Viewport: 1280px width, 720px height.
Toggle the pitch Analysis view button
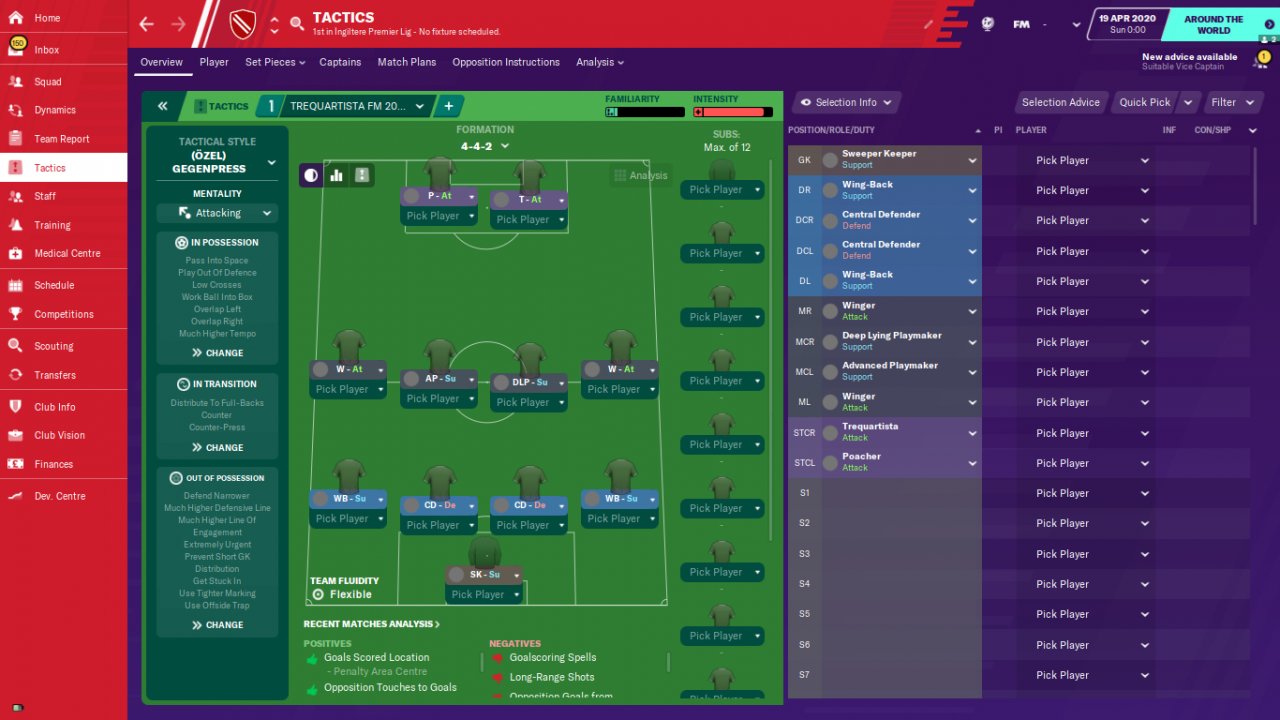tap(640, 175)
